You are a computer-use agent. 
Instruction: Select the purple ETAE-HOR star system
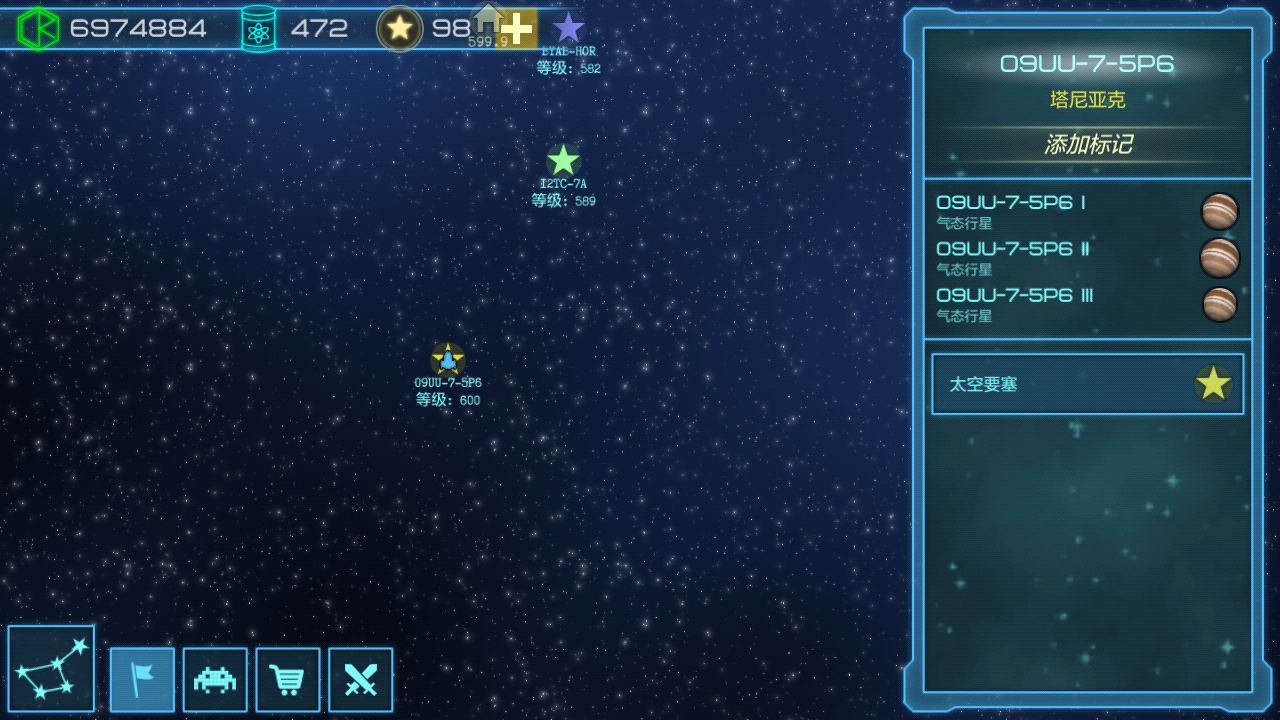coord(569,28)
